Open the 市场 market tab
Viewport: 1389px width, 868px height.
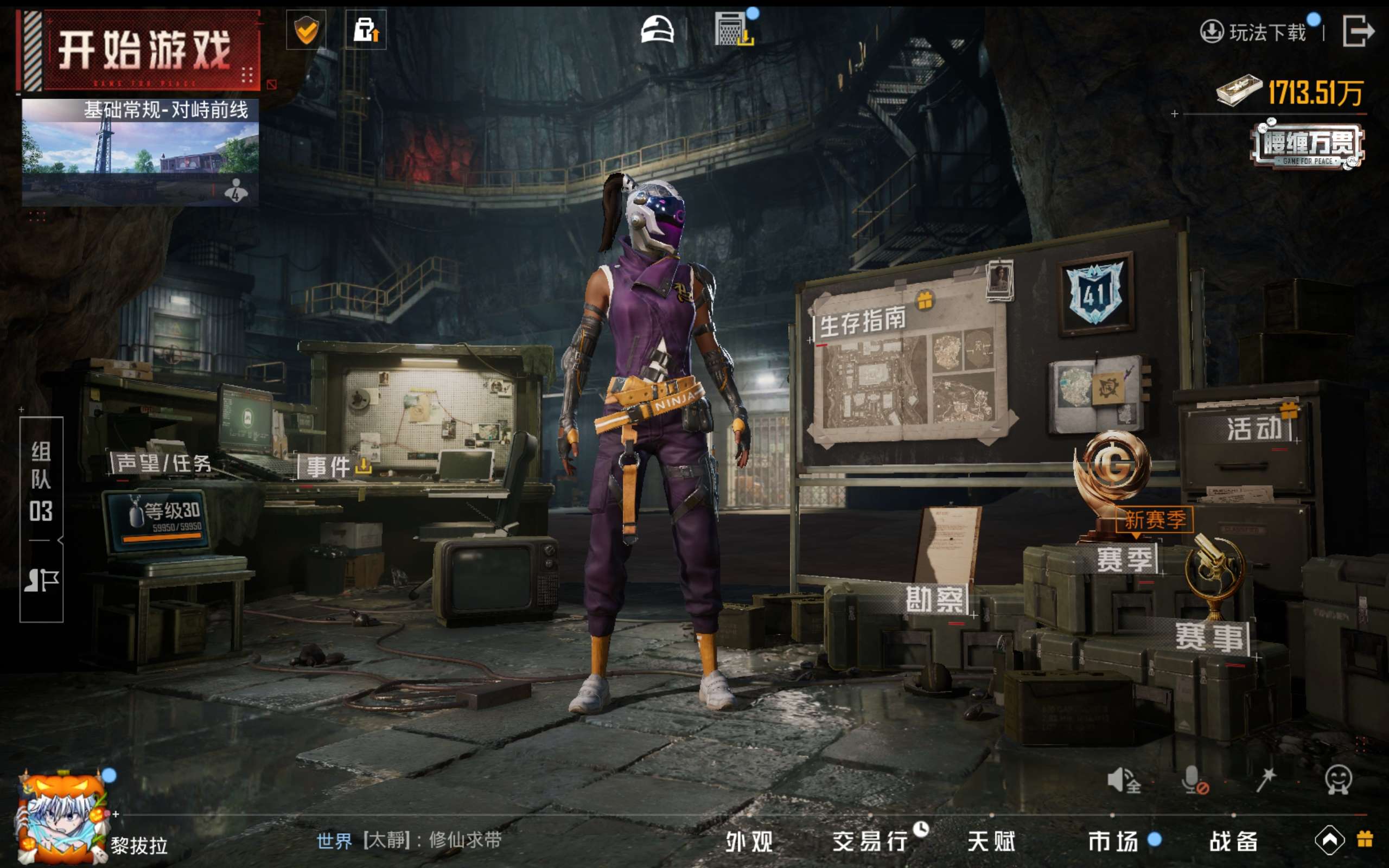(1113, 841)
